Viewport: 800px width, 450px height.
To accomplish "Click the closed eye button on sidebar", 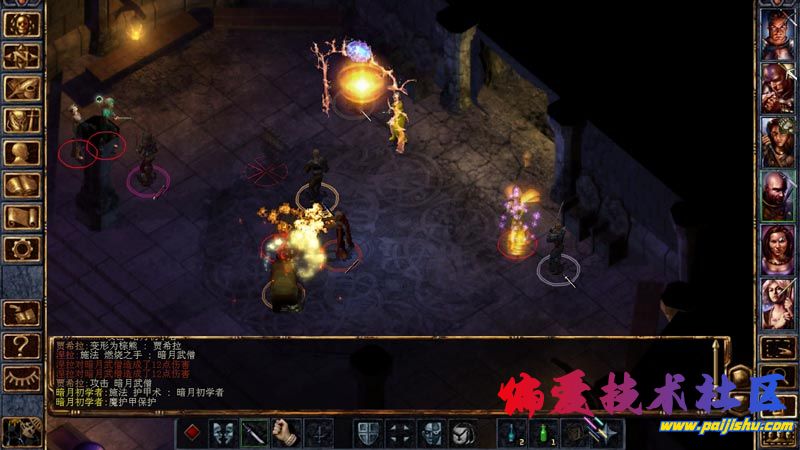I will pos(22,377).
